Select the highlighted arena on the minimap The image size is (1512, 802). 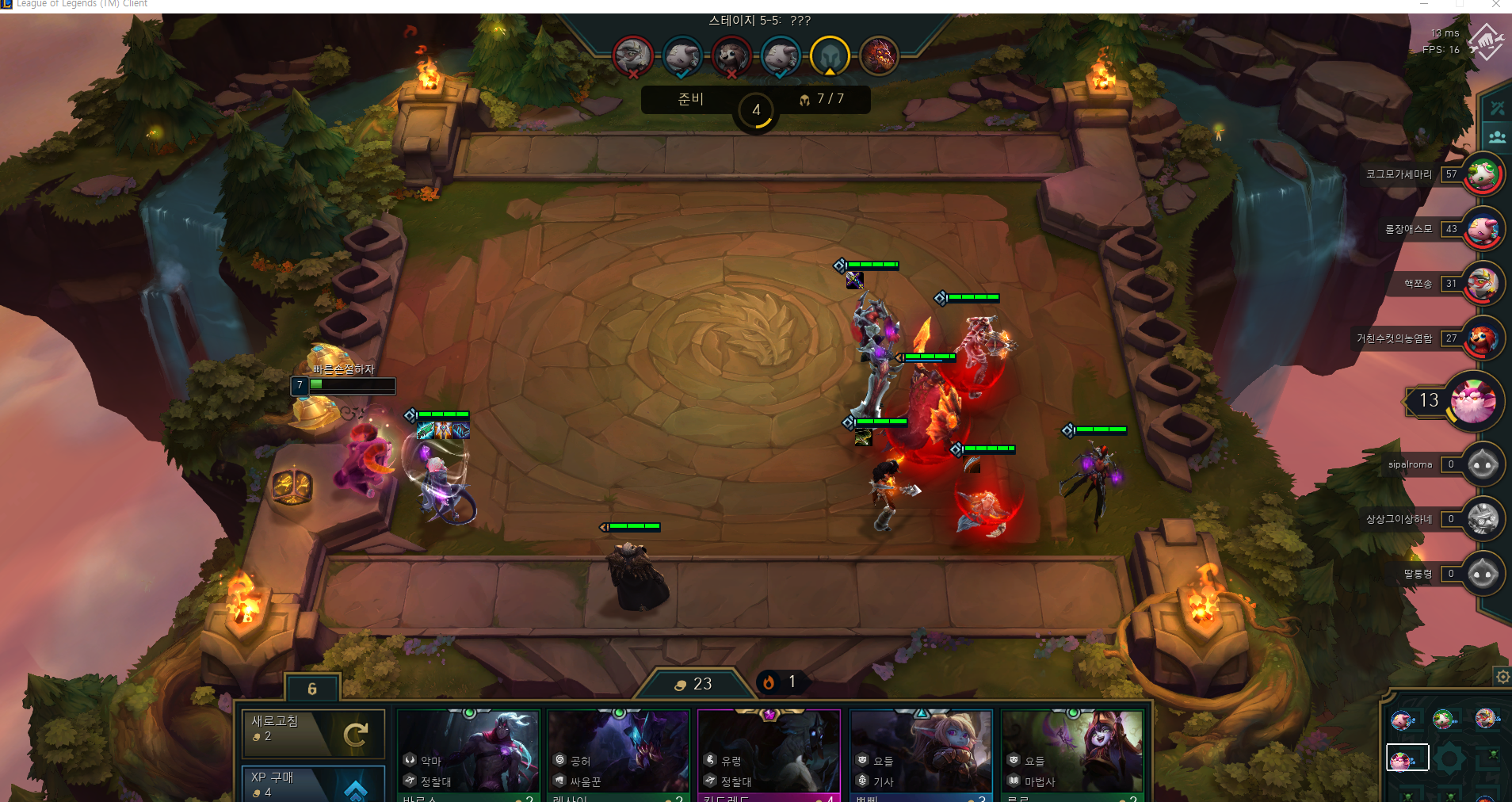pos(1407,758)
